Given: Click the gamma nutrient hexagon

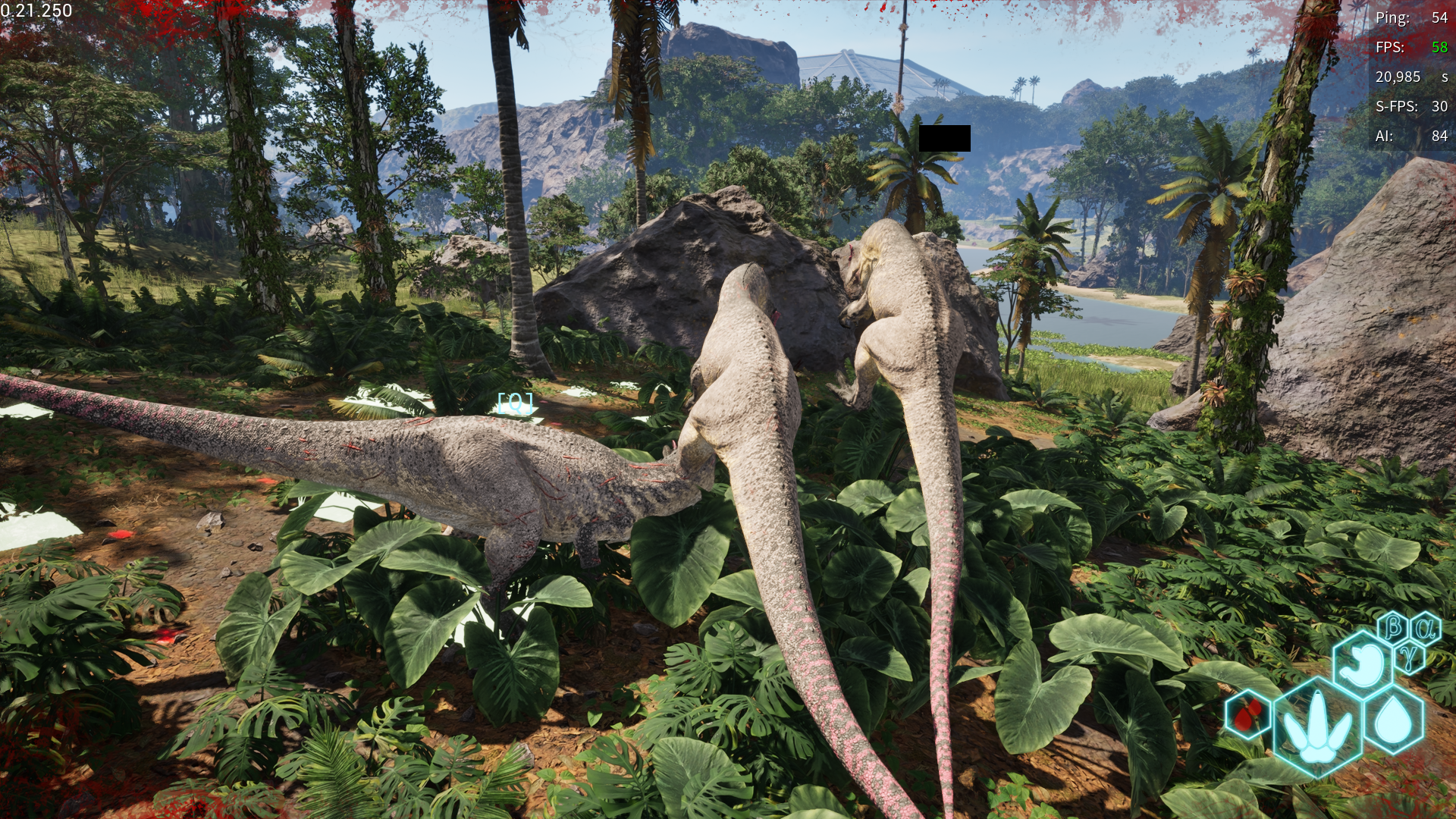Looking at the screenshot, I should (1409, 657).
